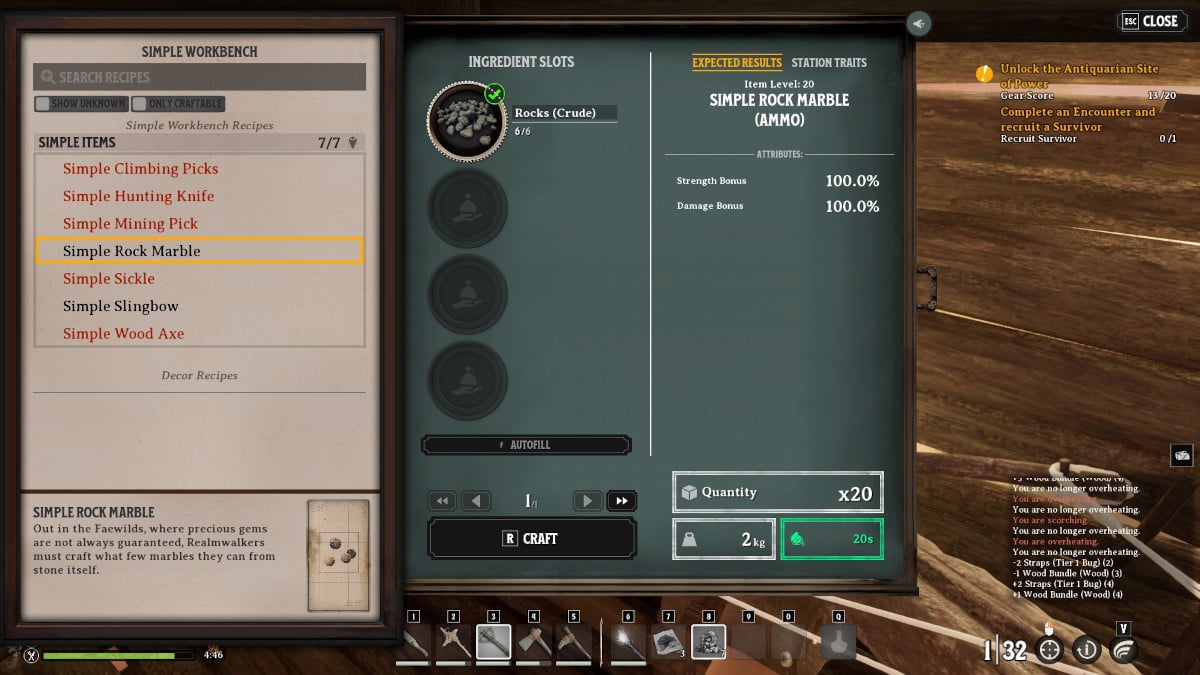Select the Simple Climbing Picks recipe
The height and width of the screenshot is (675, 1200).
tap(140, 169)
